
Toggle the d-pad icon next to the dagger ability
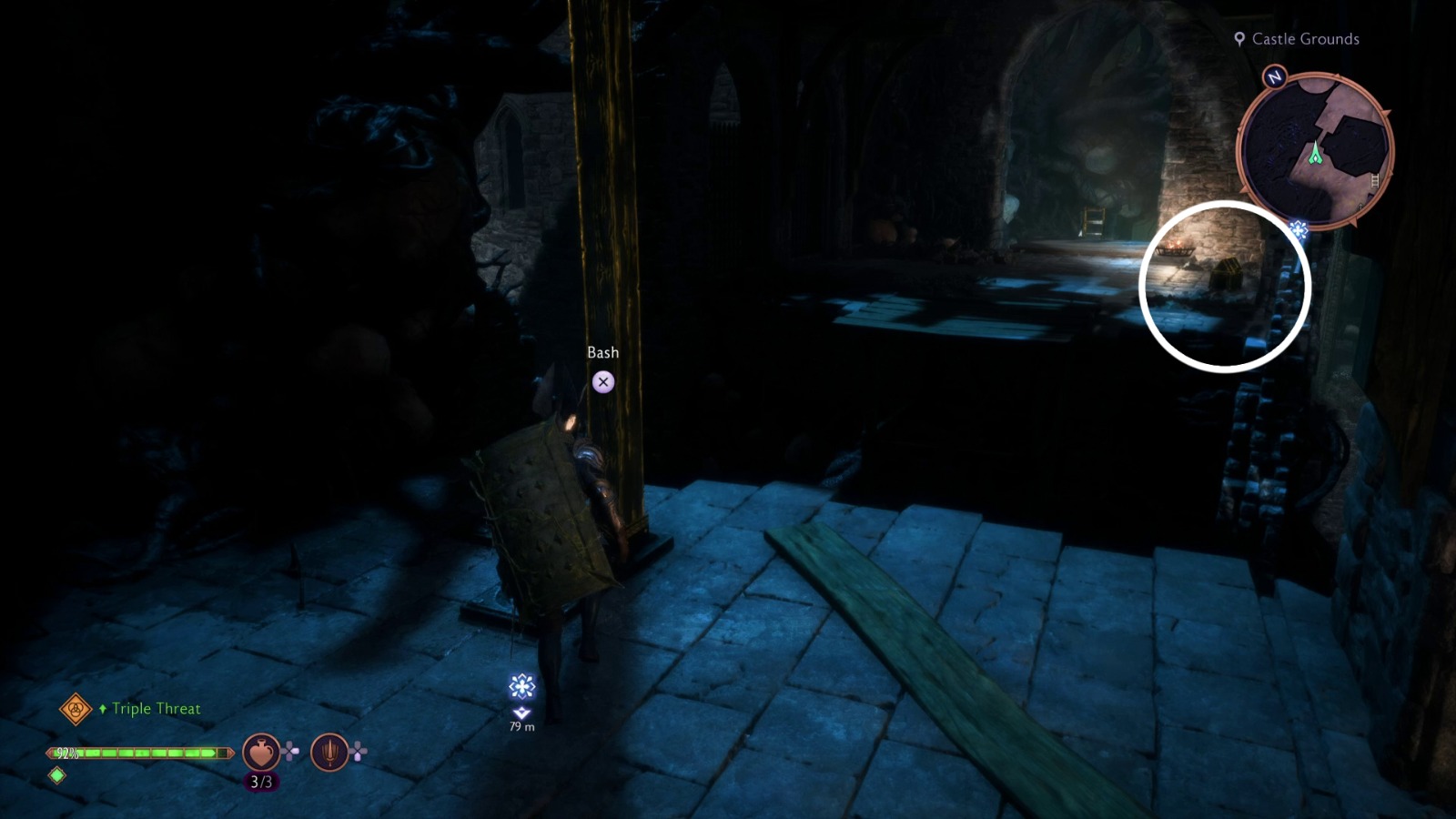[x=359, y=752]
